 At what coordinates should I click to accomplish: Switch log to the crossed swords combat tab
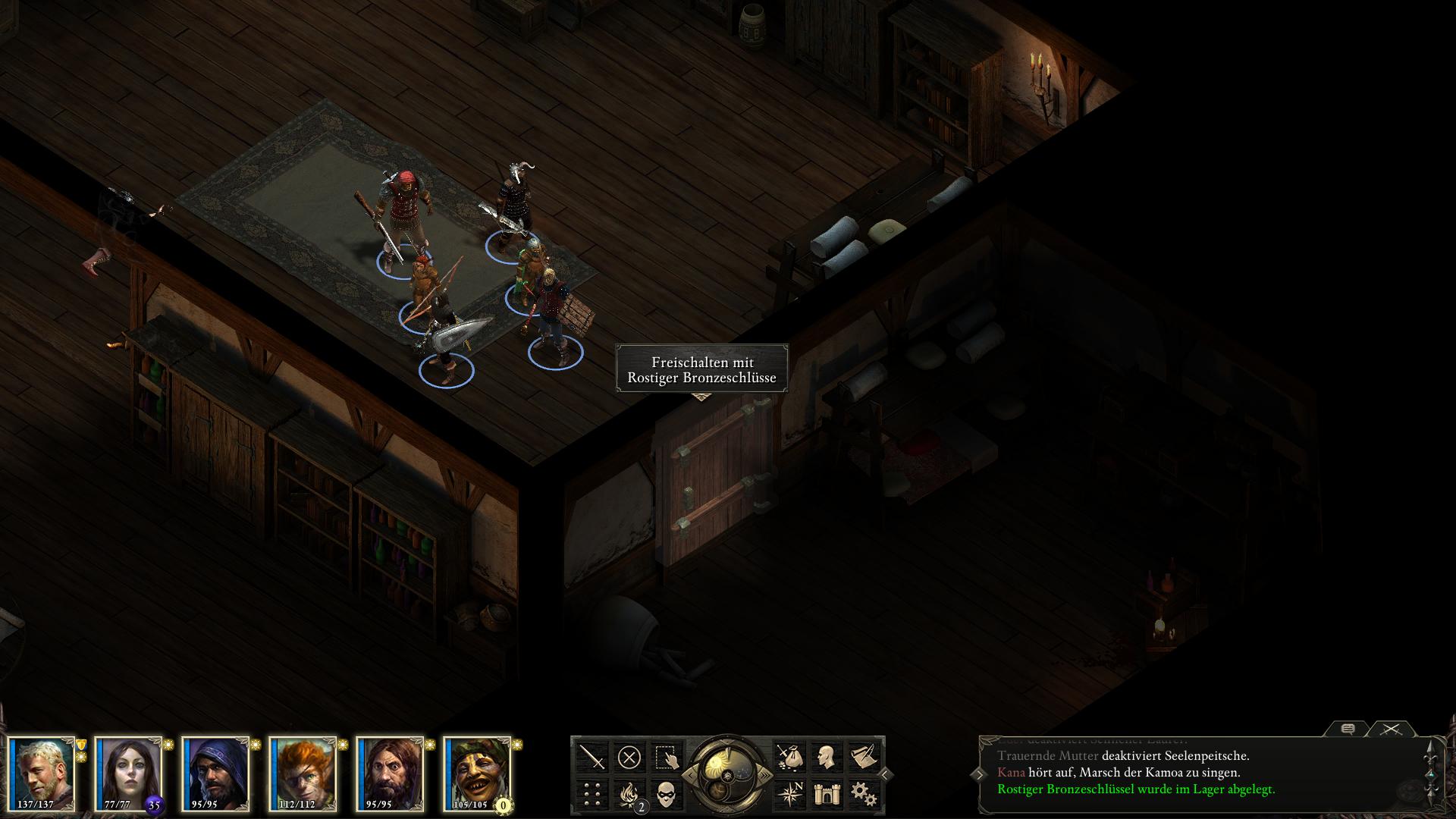click(1391, 730)
